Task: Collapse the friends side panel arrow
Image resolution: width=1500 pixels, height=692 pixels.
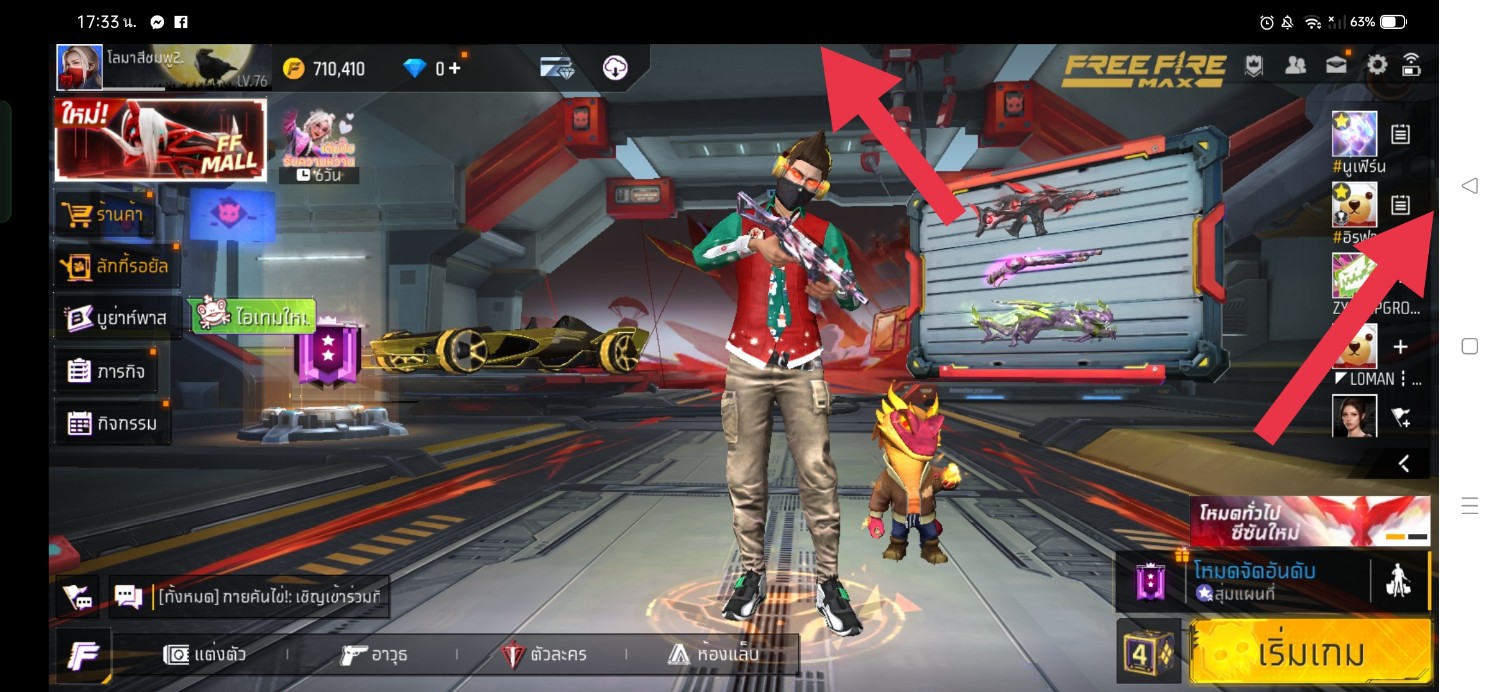Action: pyautogui.click(x=1404, y=463)
